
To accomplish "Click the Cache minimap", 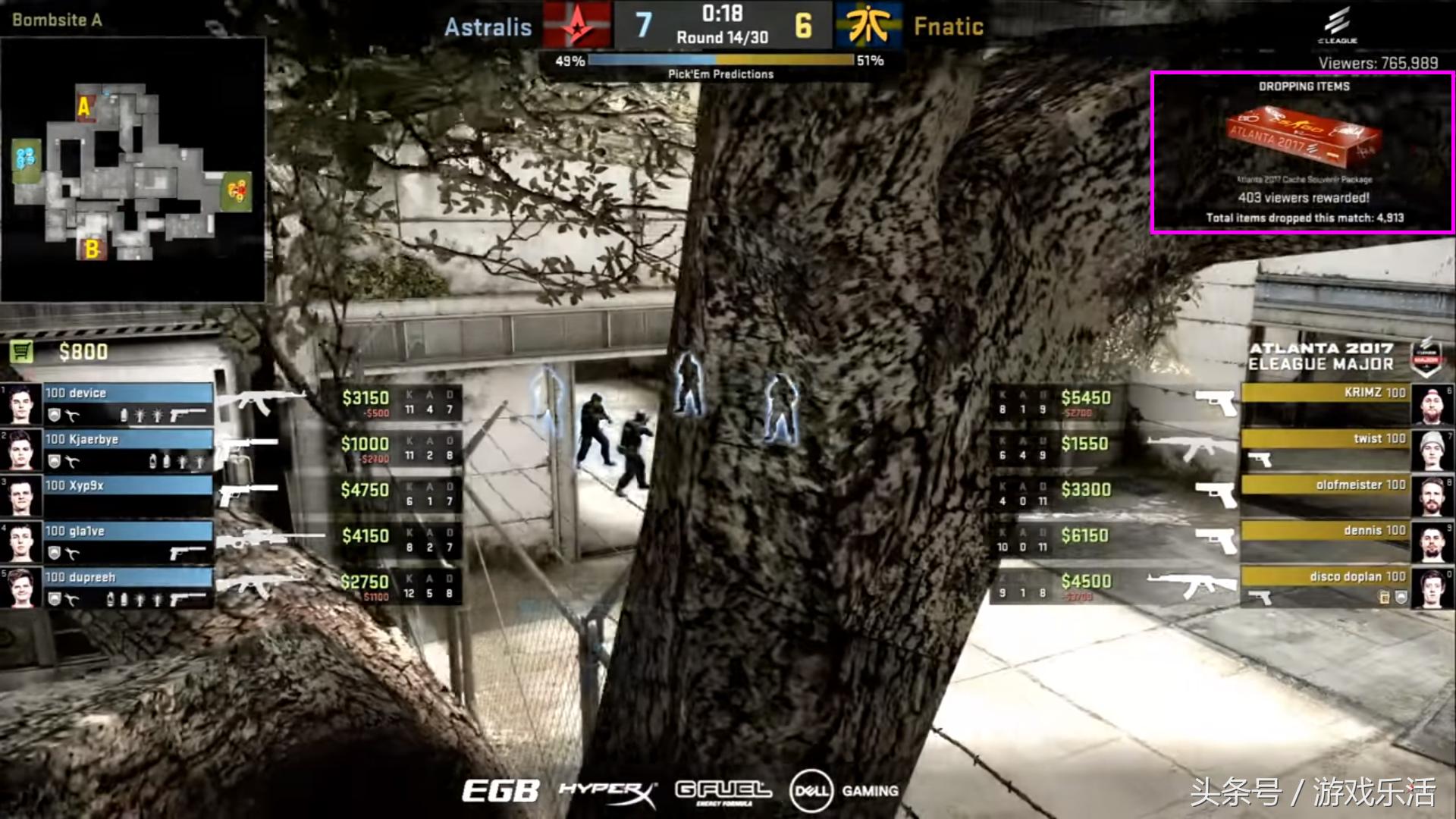I will [133, 171].
